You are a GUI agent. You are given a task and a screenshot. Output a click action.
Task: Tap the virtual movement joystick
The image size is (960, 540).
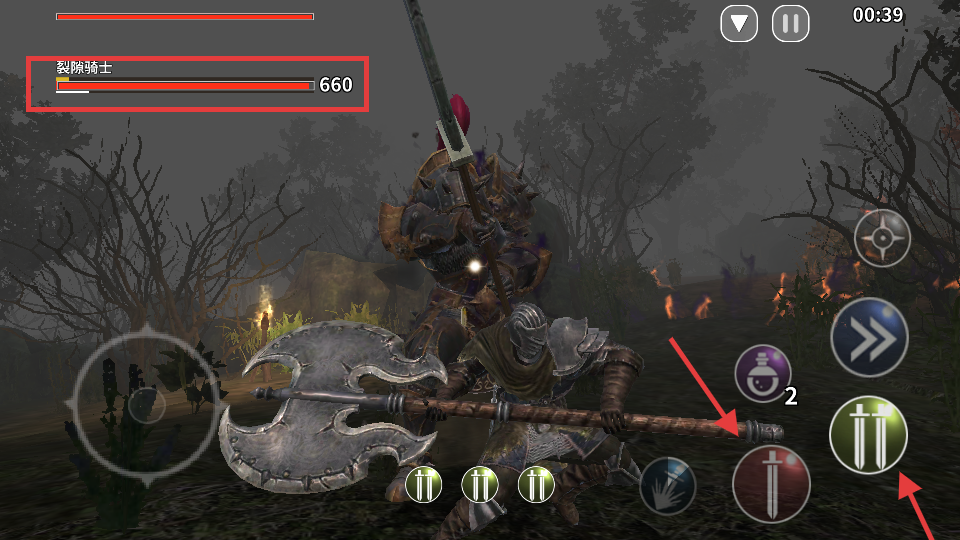click(x=147, y=404)
